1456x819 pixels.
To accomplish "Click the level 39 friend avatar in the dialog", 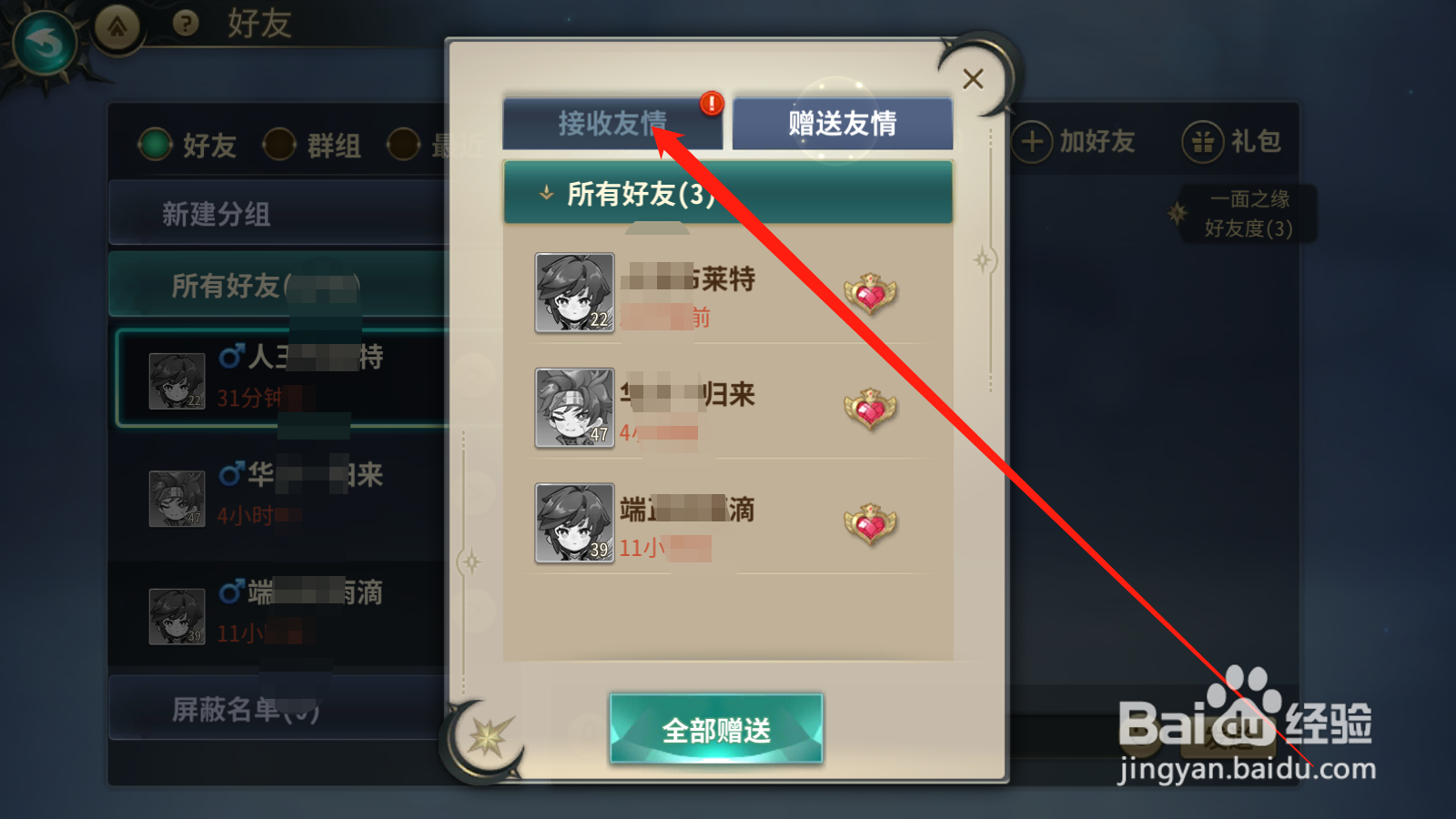I will click(575, 523).
